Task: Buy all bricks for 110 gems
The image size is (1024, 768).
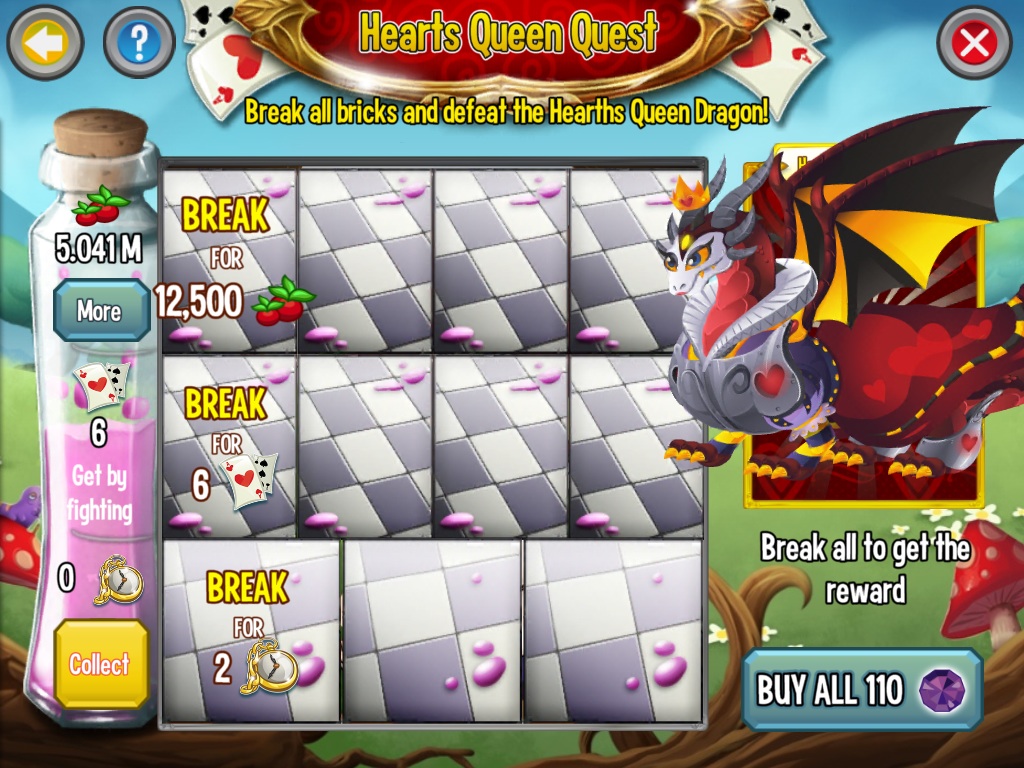Action: (x=862, y=690)
